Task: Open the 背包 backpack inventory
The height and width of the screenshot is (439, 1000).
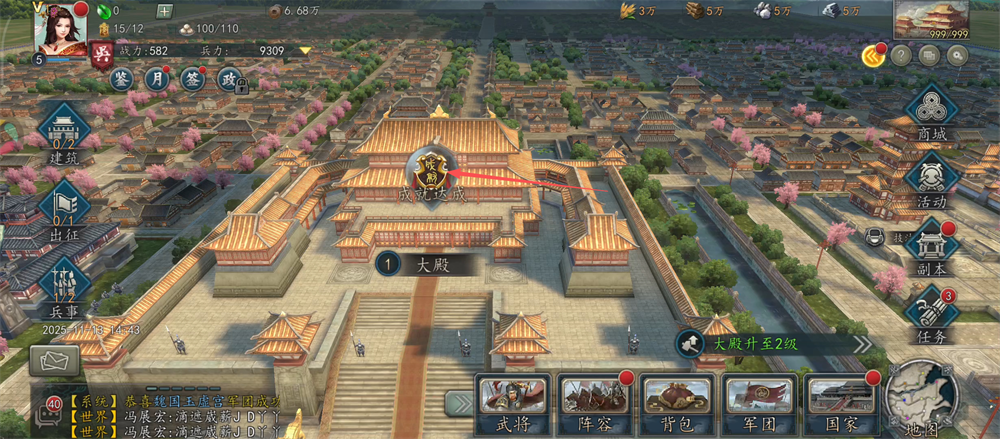Action: [676, 403]
